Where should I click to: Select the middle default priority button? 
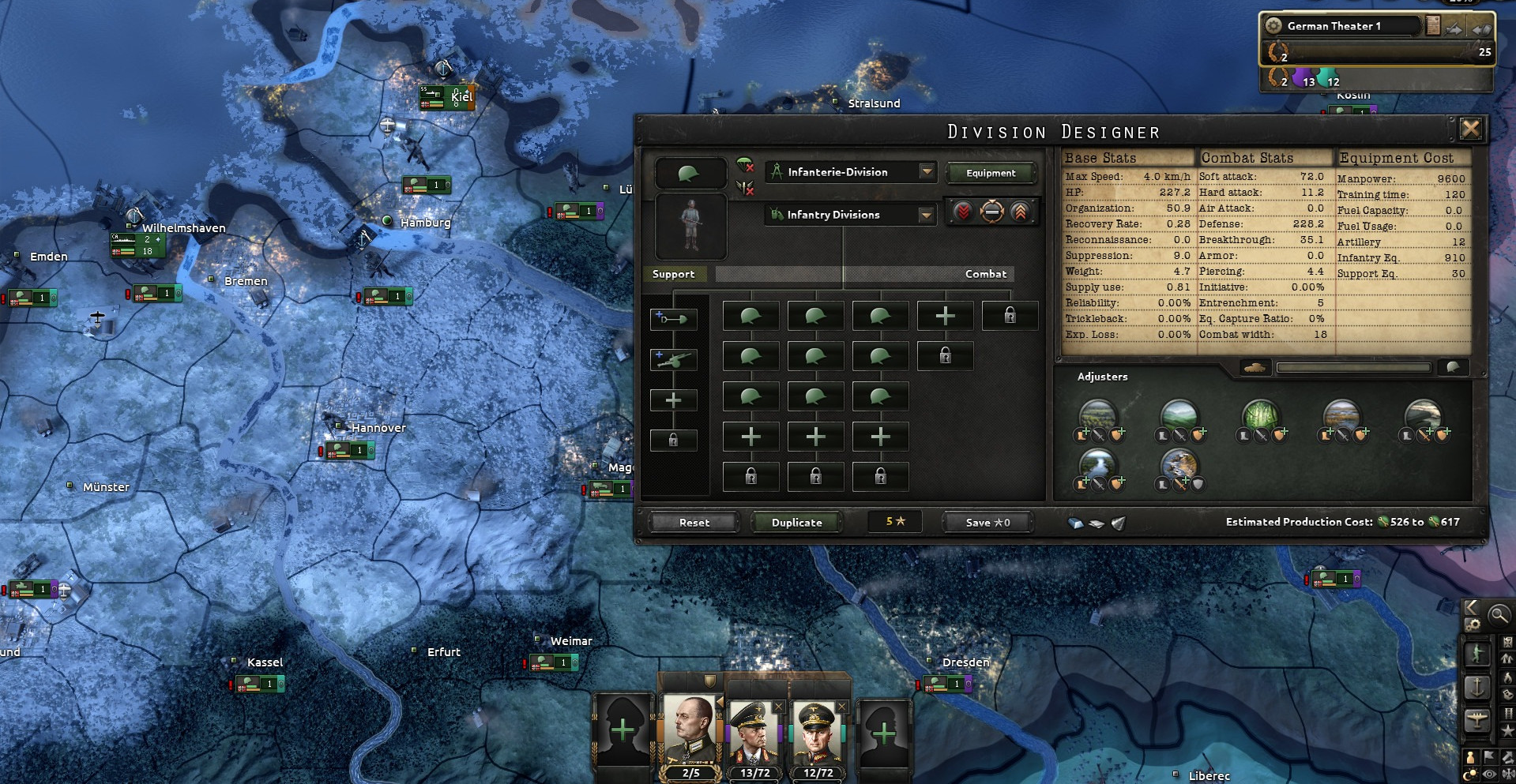(991, 212)
